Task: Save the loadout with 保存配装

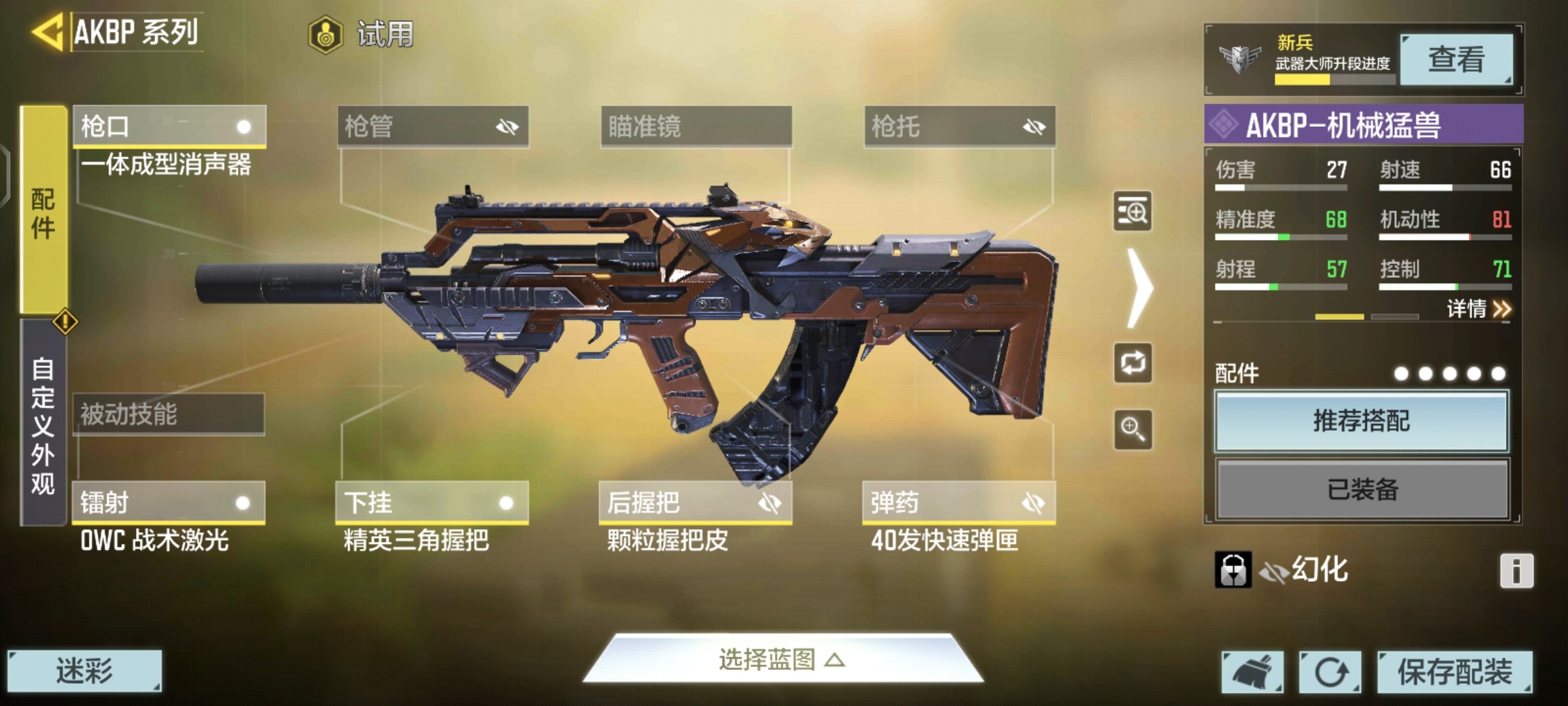Action: [1454, 671]
